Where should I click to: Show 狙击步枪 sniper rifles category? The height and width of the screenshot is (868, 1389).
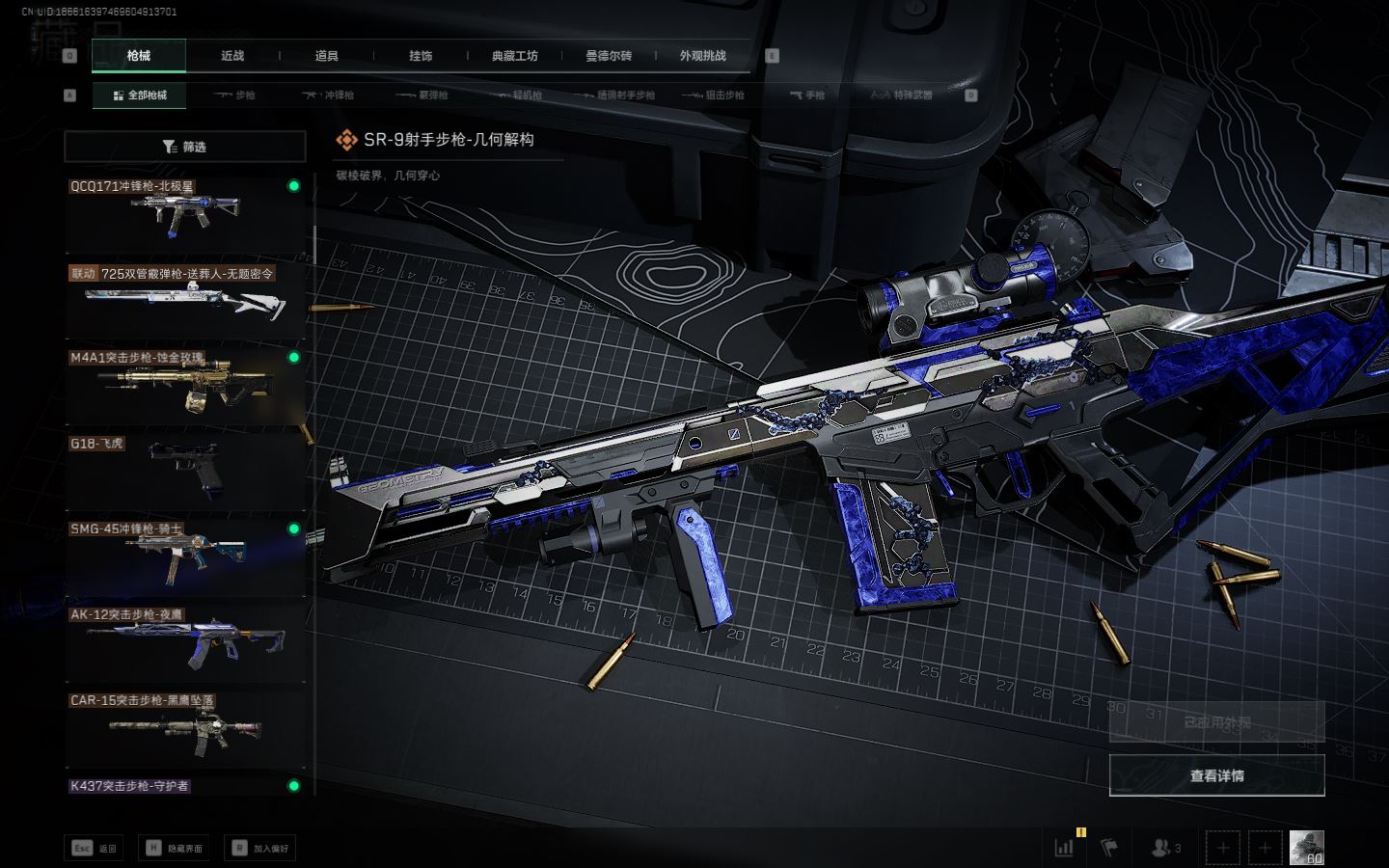pos(713,95)
